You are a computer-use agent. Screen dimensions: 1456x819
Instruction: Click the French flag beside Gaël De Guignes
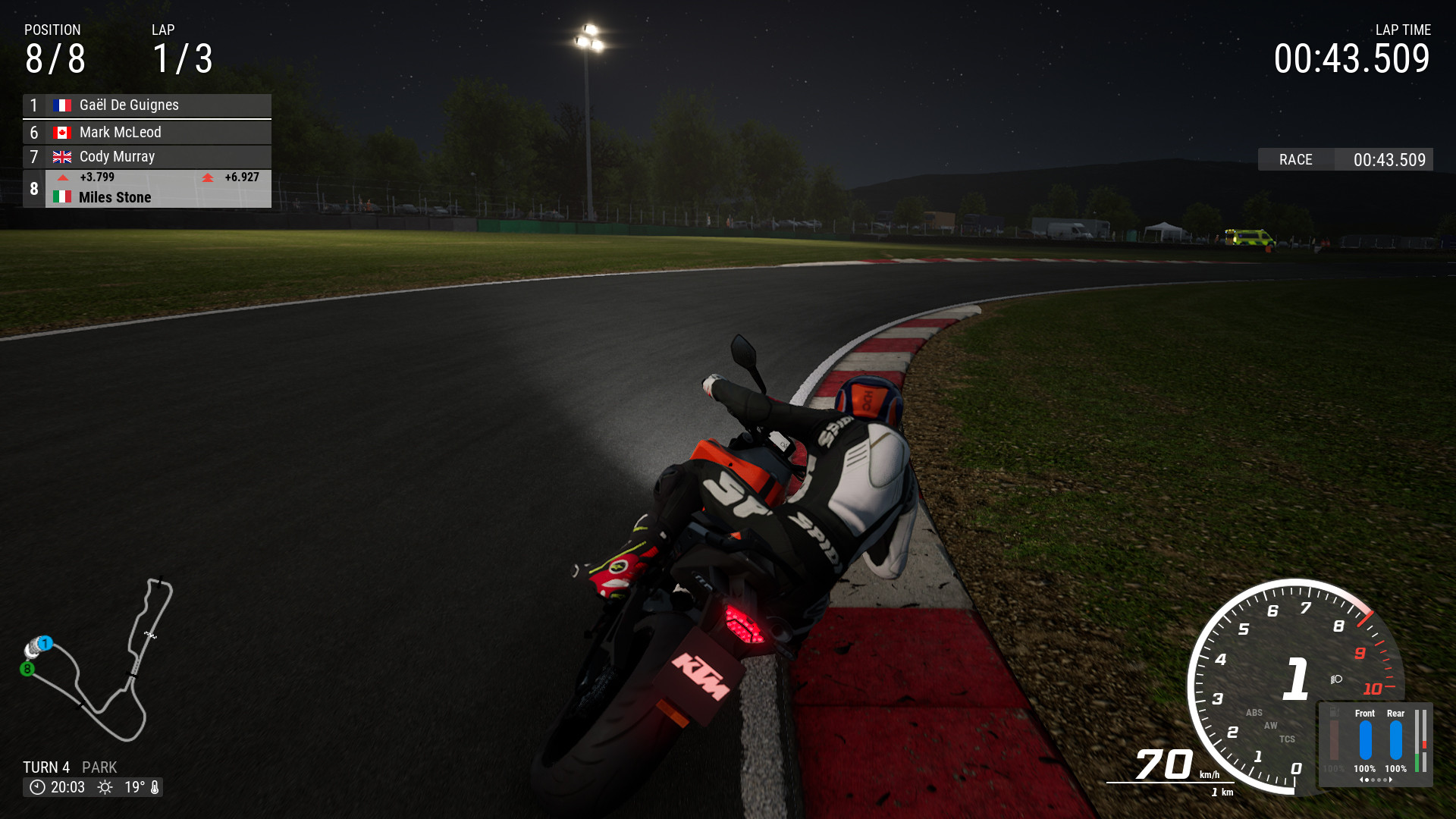(x=63, y=105)
